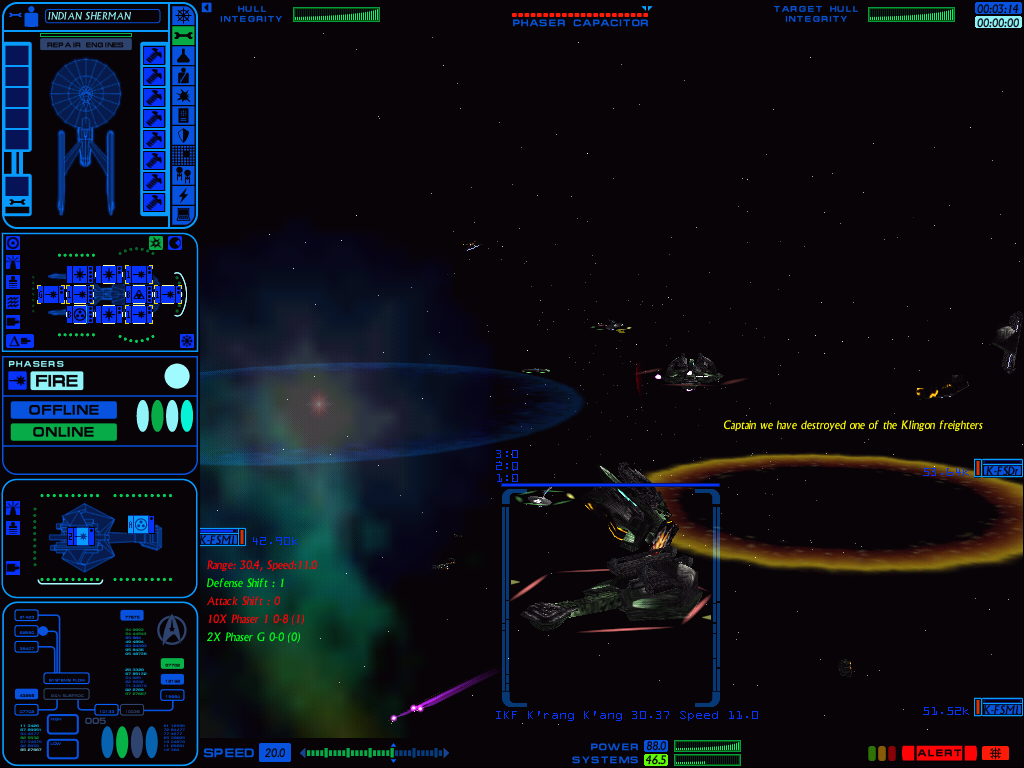Click the red grid button beside Alert
1024x768 pixels.
995,753
